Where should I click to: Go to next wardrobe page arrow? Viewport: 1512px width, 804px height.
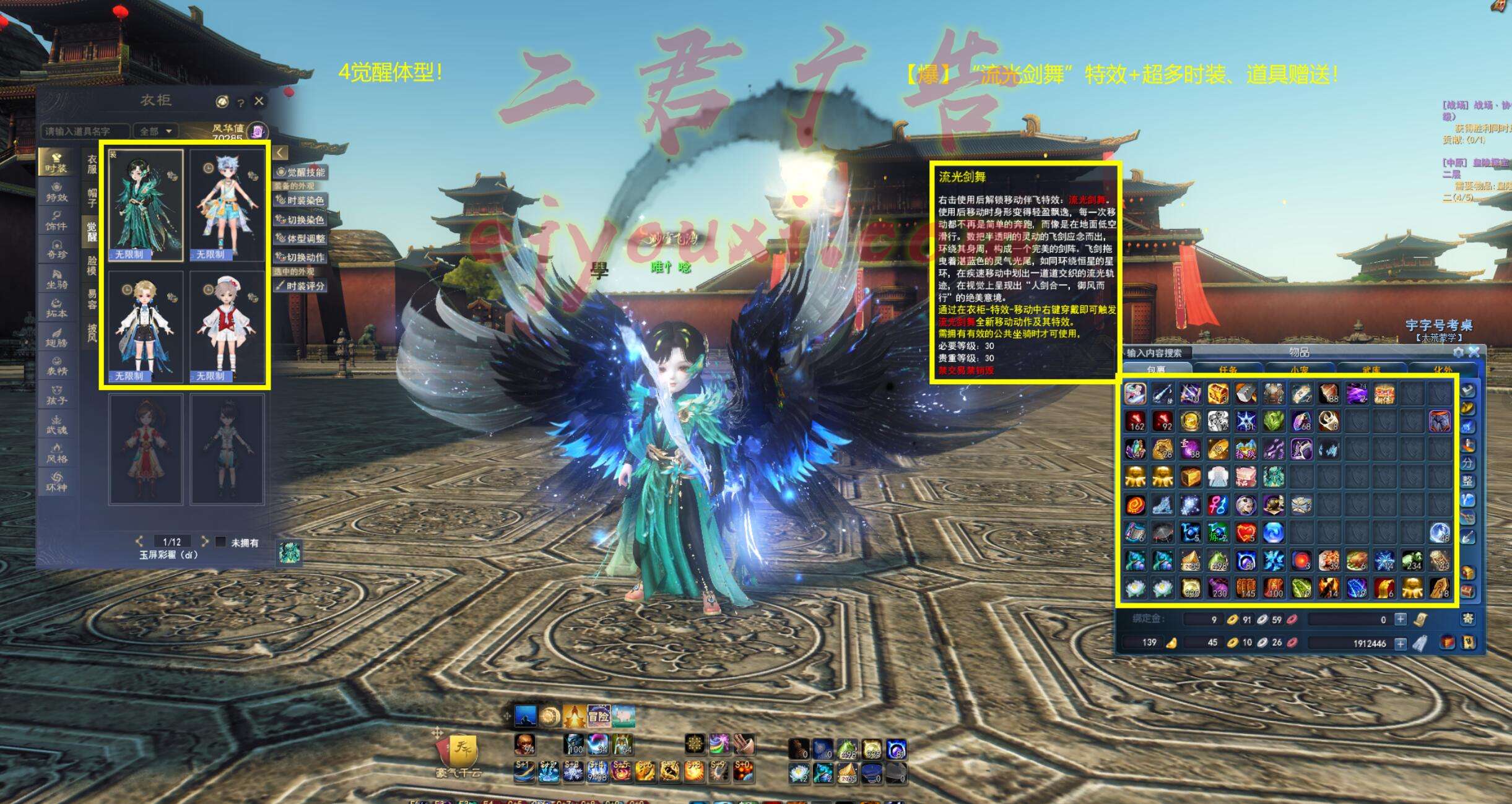pyautogui.click(x=204, y=542)
